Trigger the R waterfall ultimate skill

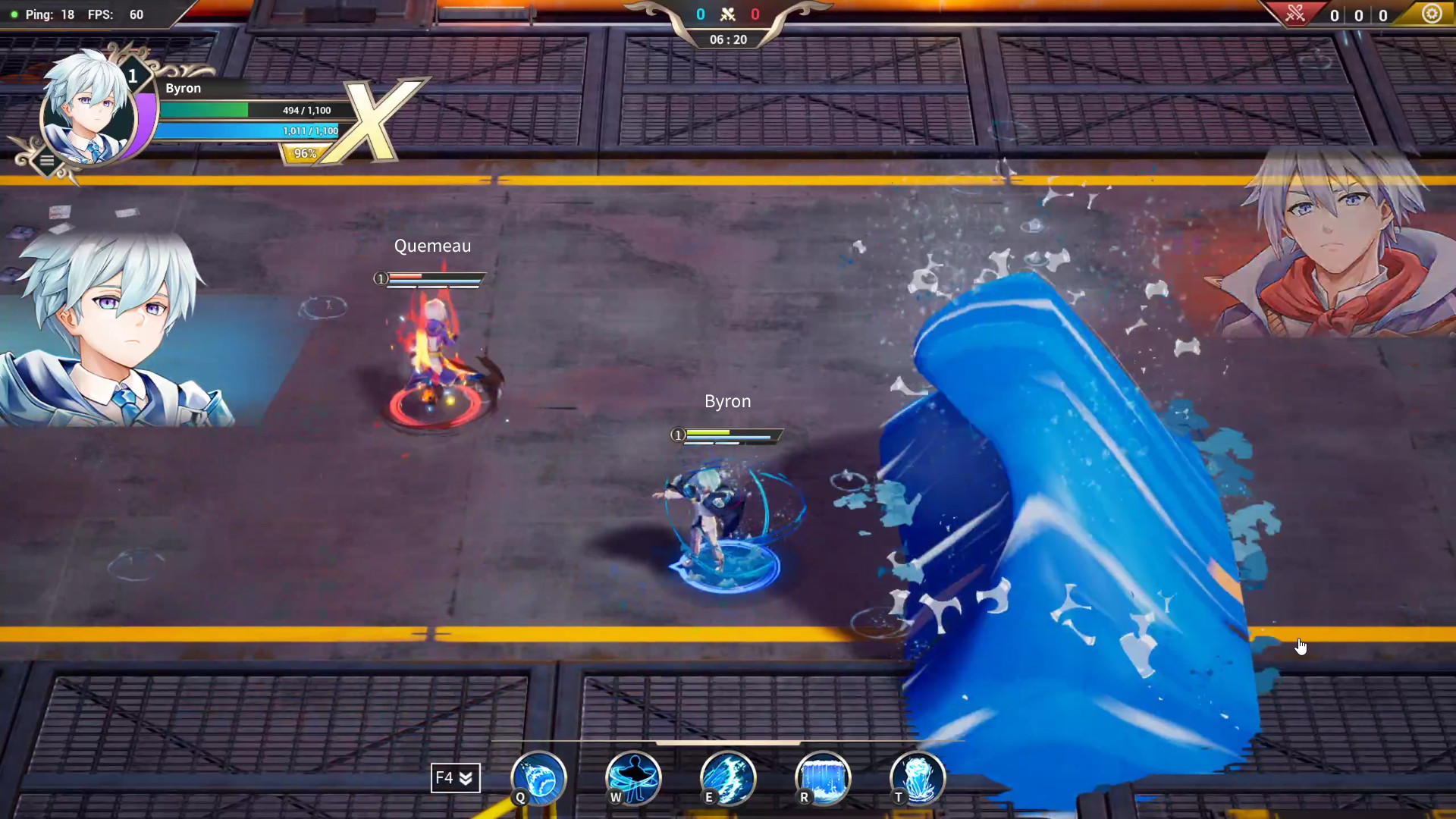(x=823, y=777)
